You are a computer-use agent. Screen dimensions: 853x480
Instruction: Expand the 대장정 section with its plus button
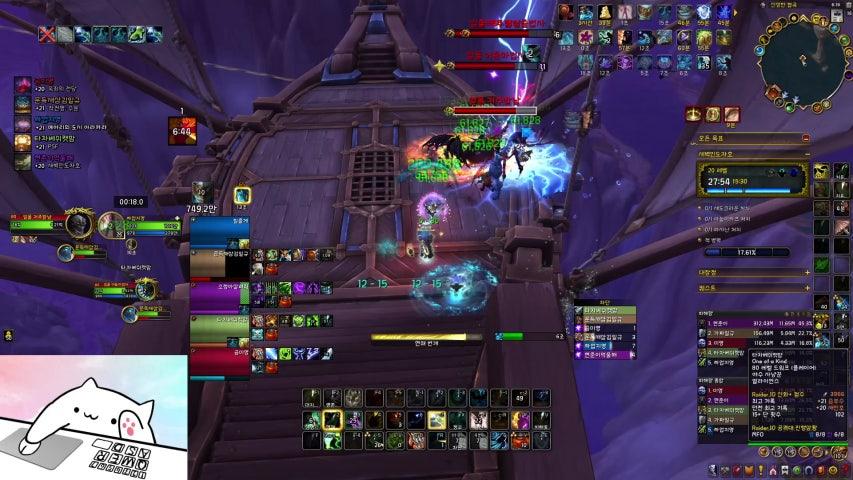click(x=806, y=272)
